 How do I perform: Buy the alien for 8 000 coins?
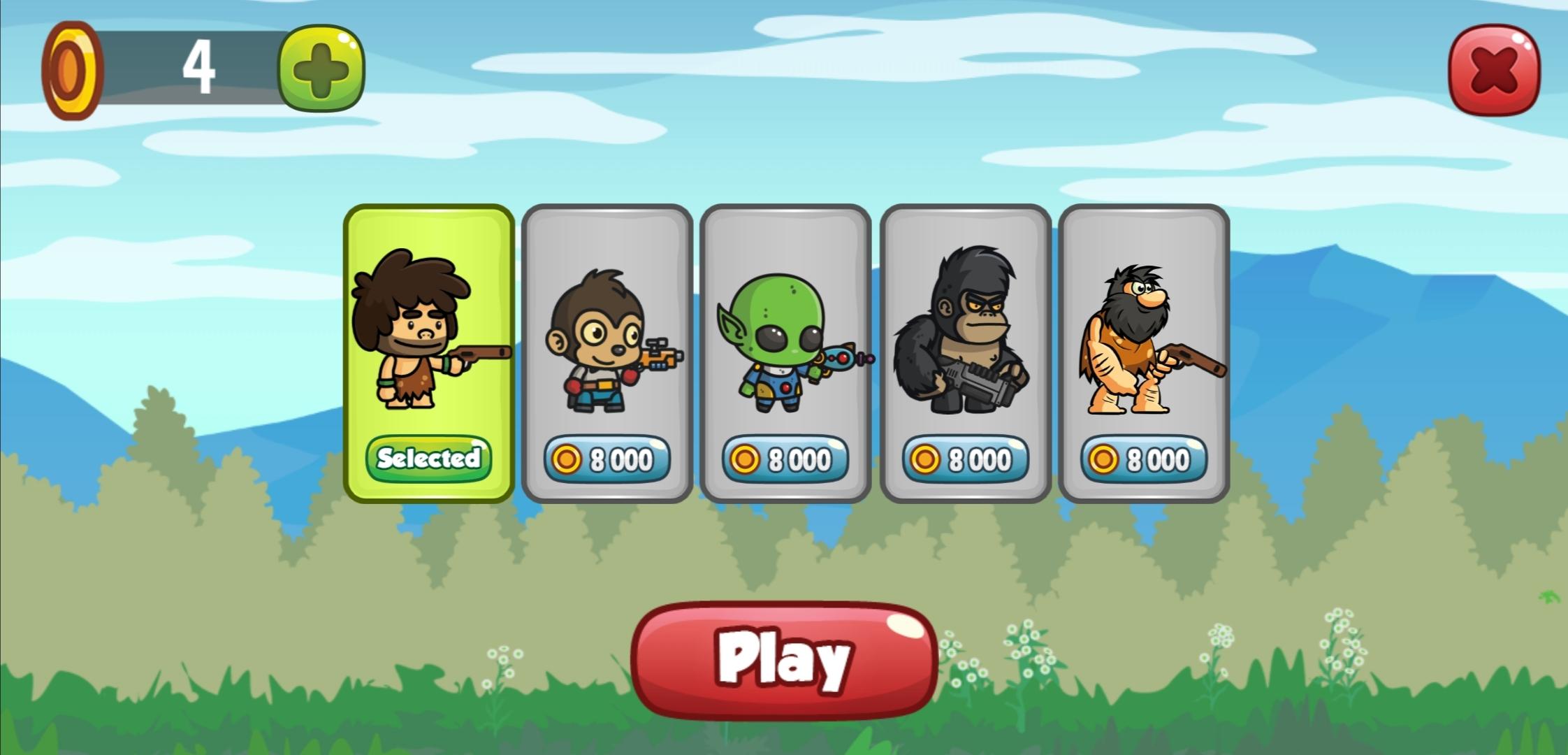[784, 459]
